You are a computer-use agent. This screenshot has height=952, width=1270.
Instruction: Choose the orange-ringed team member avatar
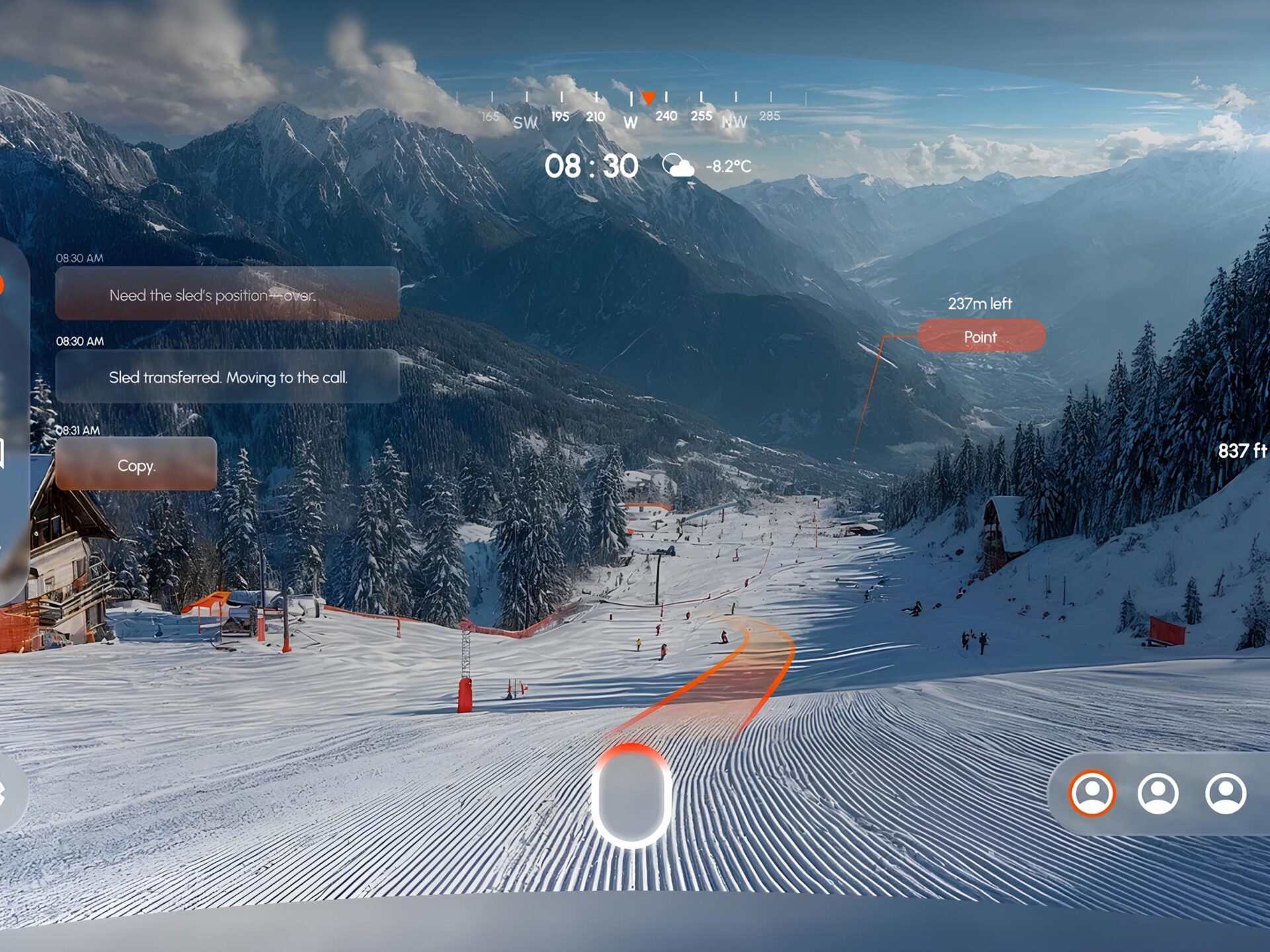point(1092,793)
